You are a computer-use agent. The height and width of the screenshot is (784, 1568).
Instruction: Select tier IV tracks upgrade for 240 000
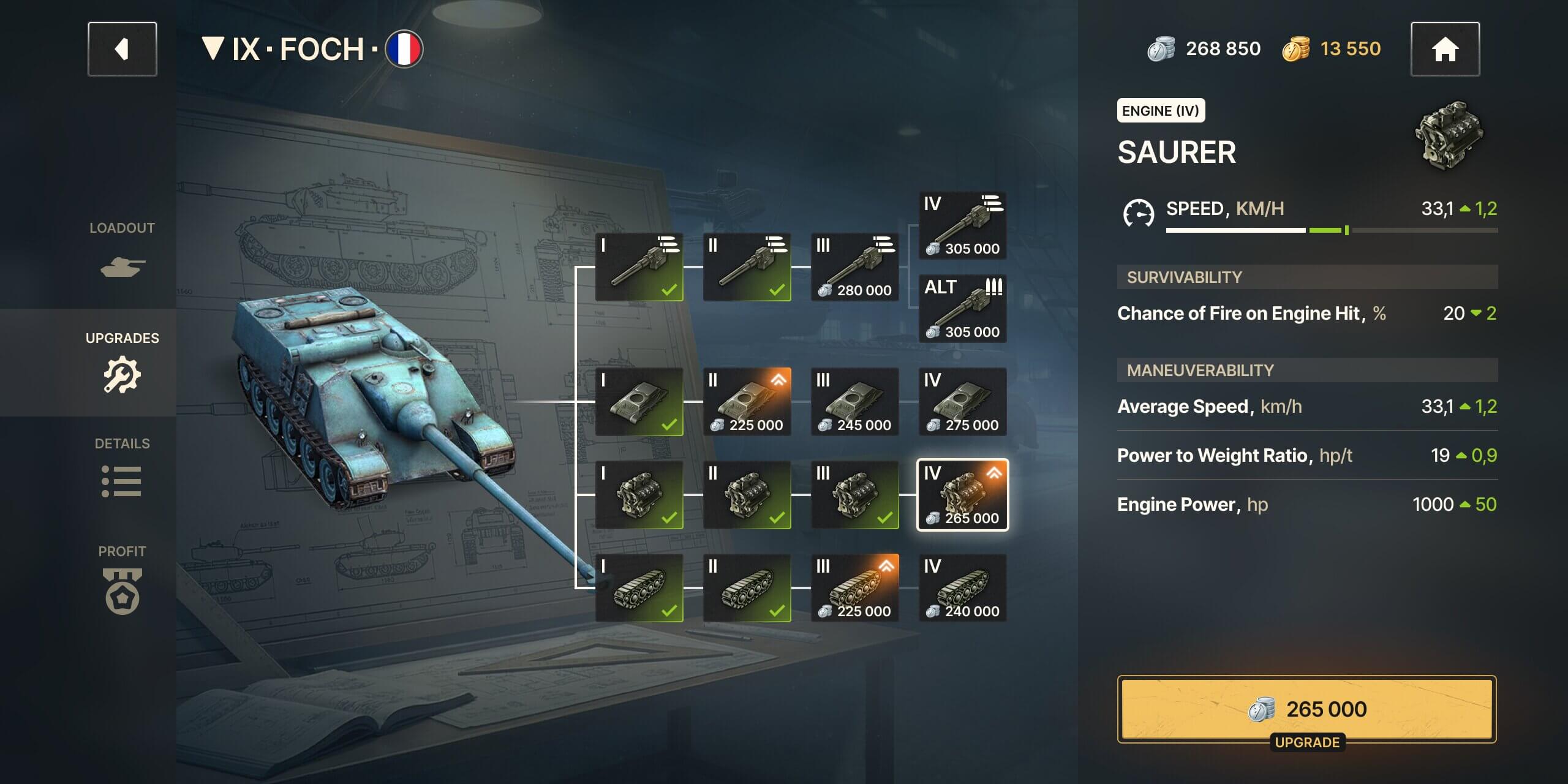962,588
